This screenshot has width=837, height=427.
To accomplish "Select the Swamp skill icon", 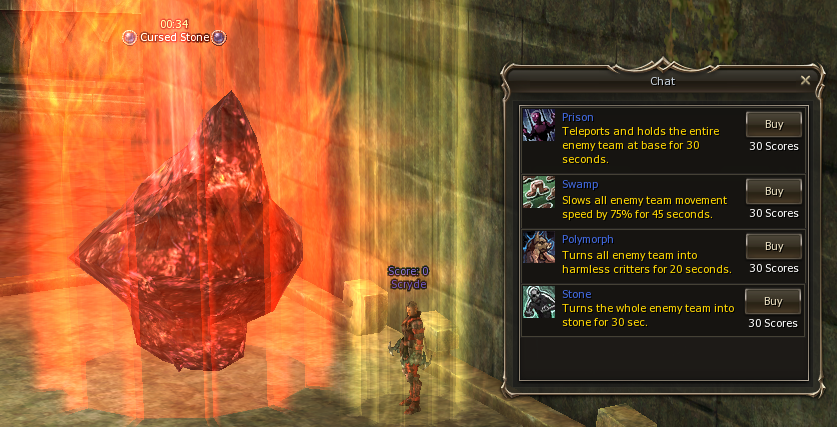I will click(x=539, y=192).
